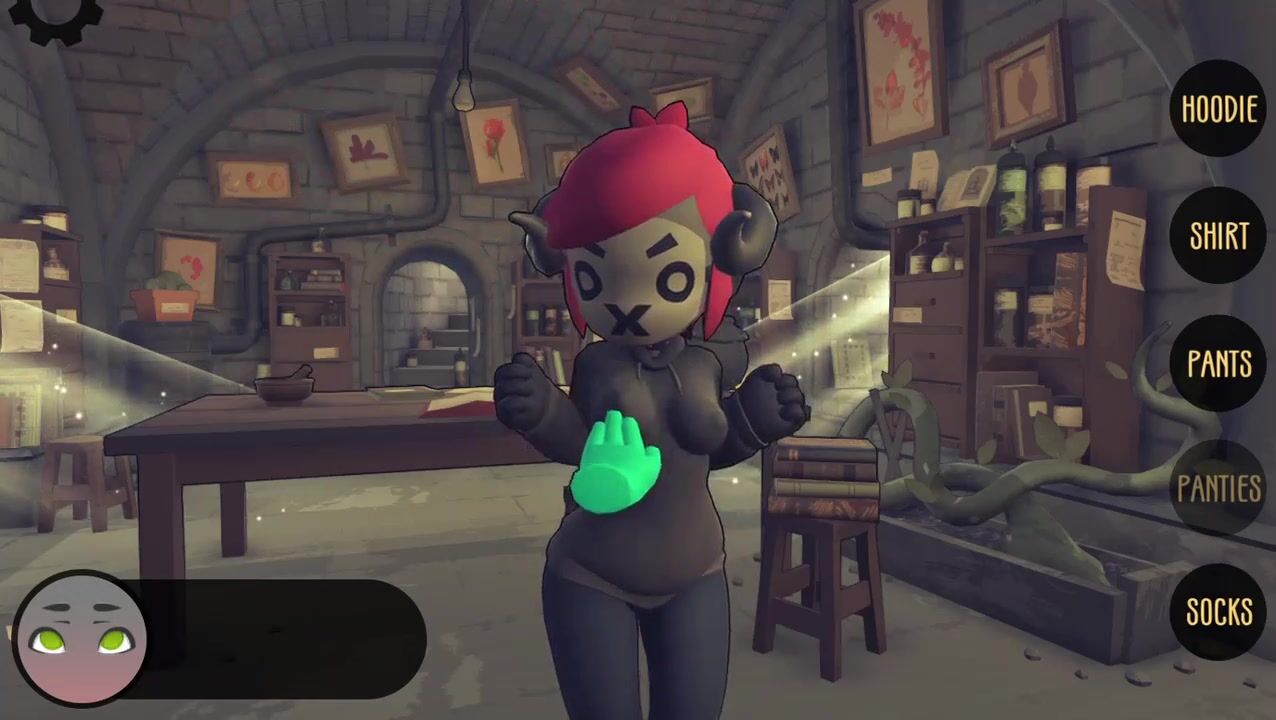Click the Pants button
The width and height of the screenshot is (1276, 720).
[1218, 363]
